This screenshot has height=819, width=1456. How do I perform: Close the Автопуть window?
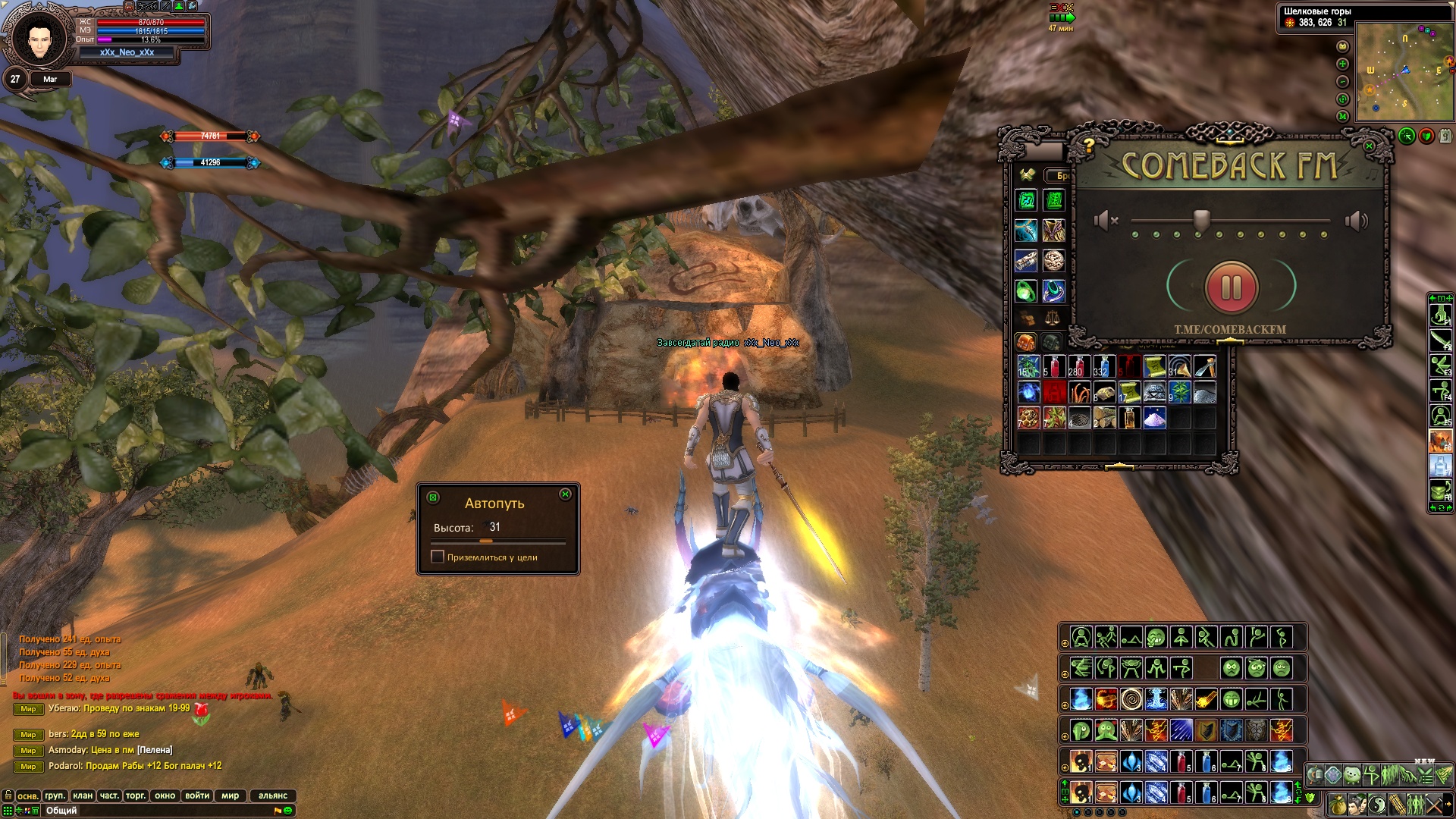pos(565,494)
